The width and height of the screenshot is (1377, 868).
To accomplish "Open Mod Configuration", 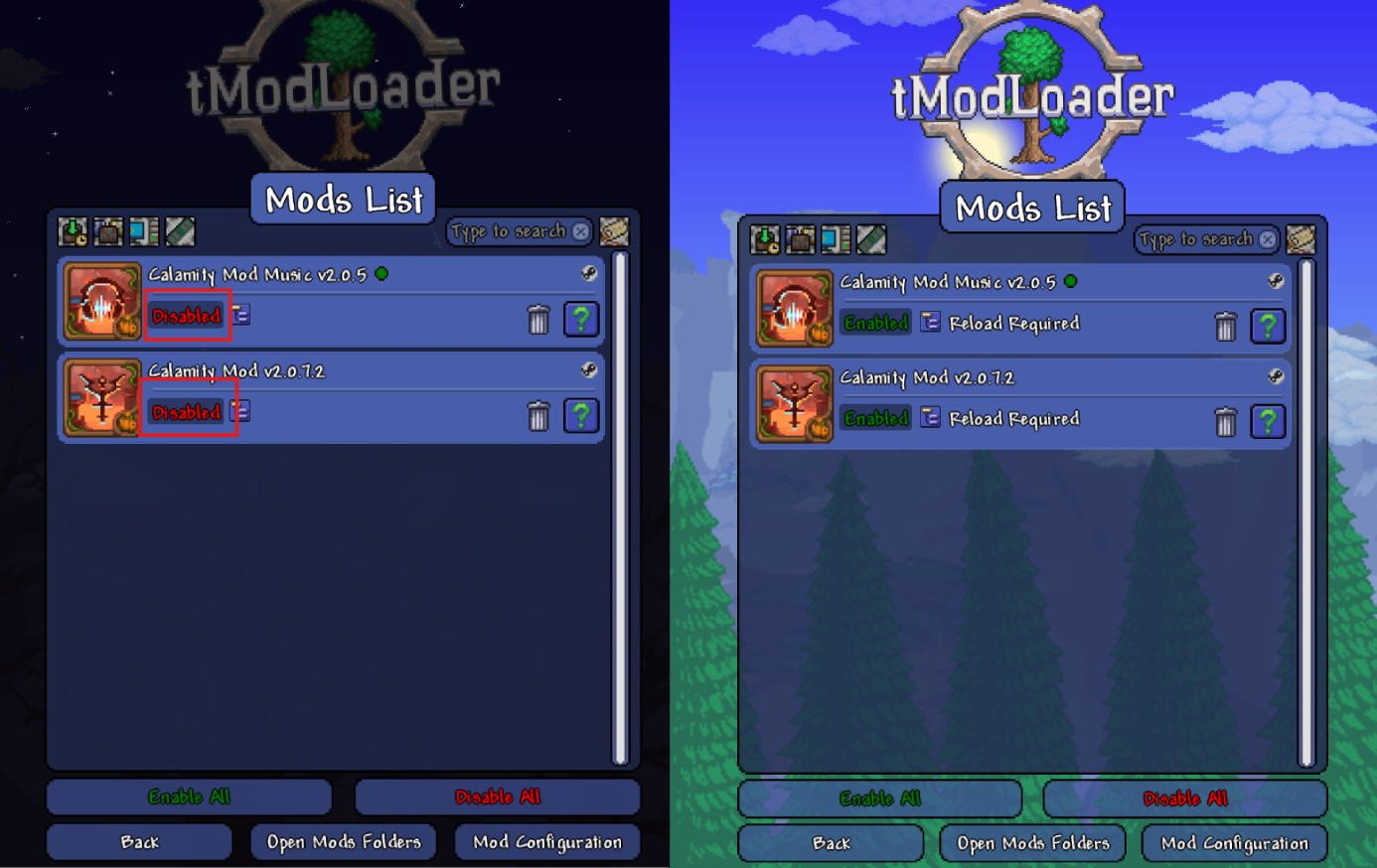I will coord(546,841).
